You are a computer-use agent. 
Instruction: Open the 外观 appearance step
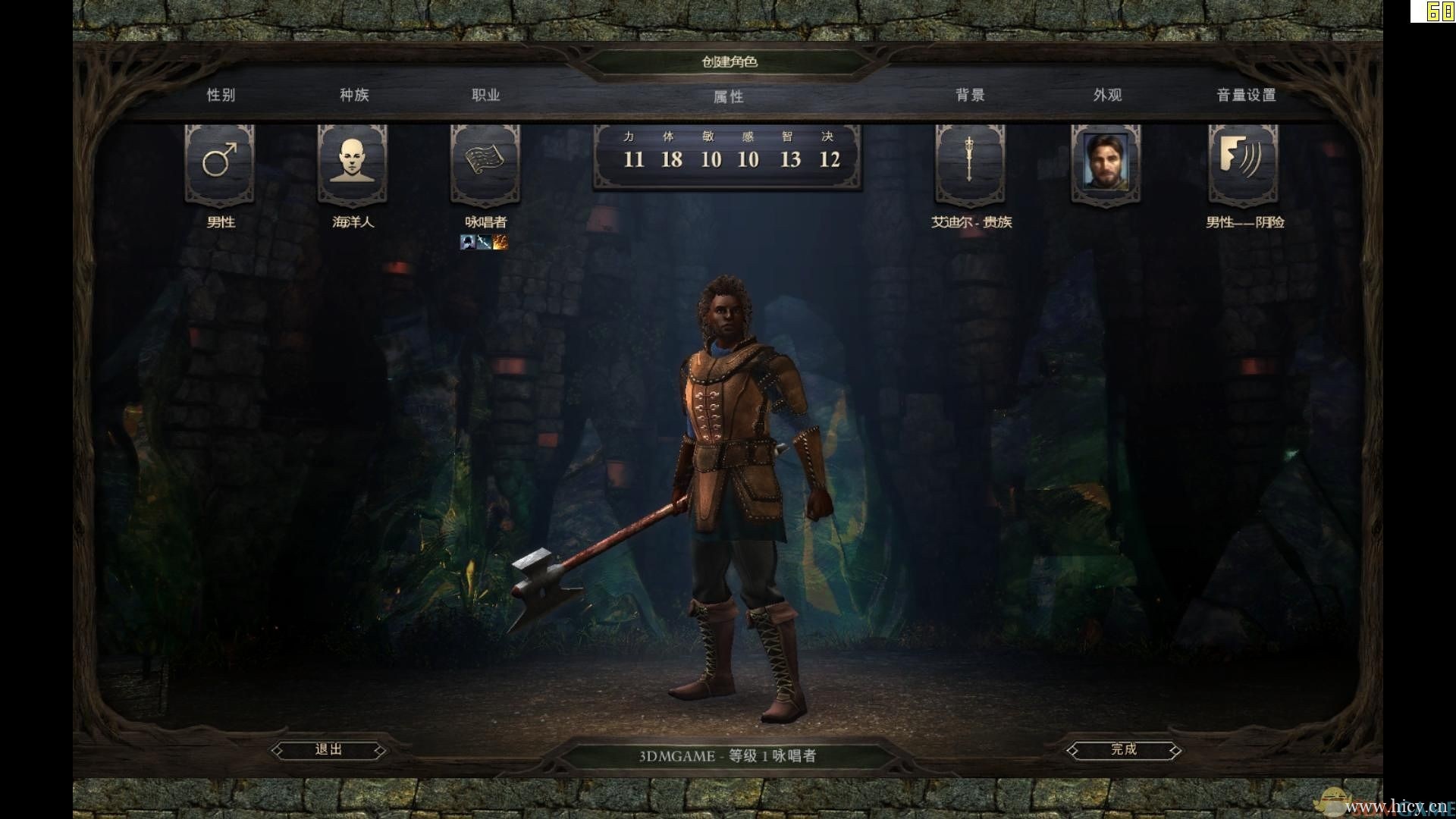point(1107,95)
